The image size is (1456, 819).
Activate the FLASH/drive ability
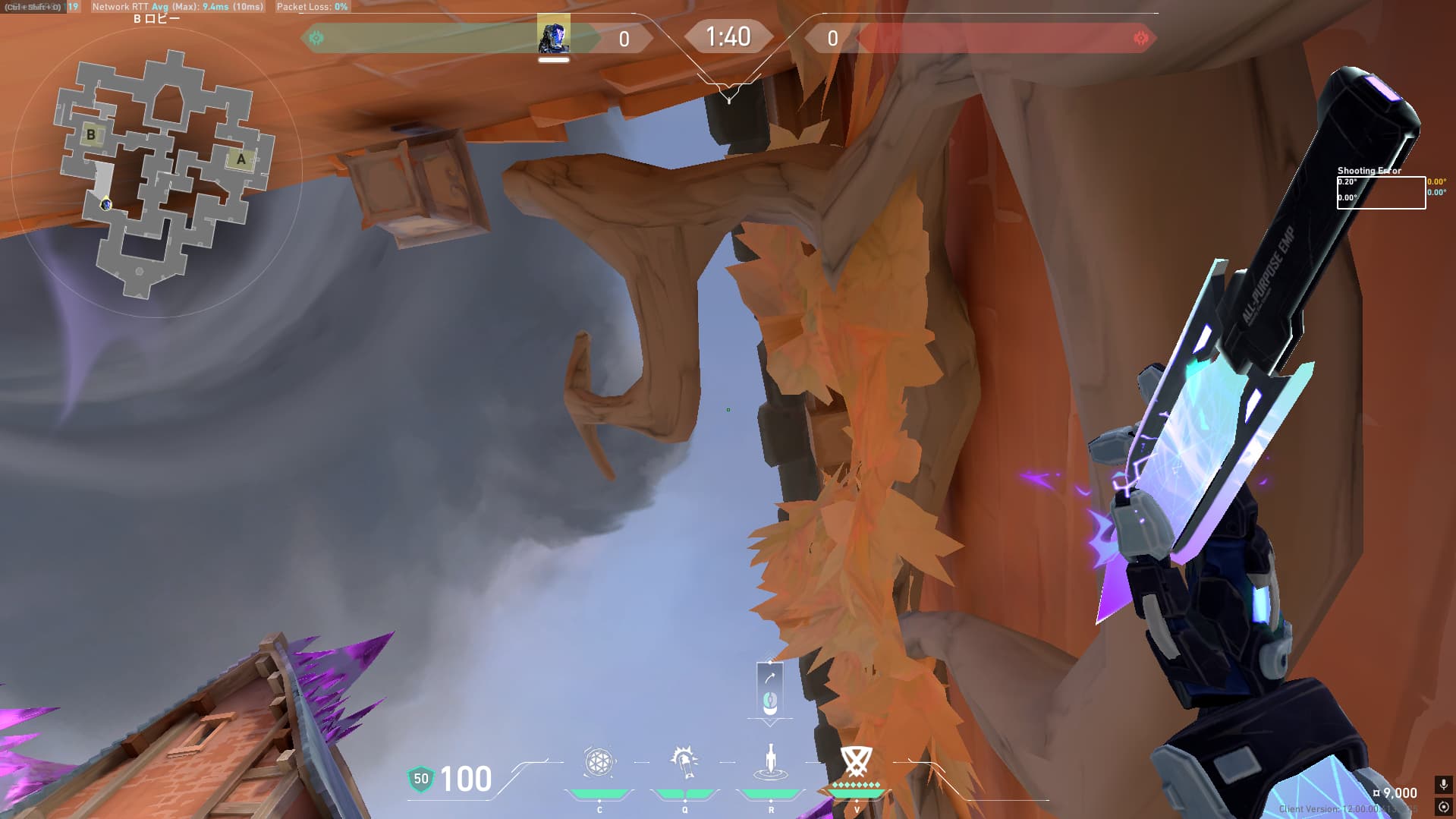684,762
